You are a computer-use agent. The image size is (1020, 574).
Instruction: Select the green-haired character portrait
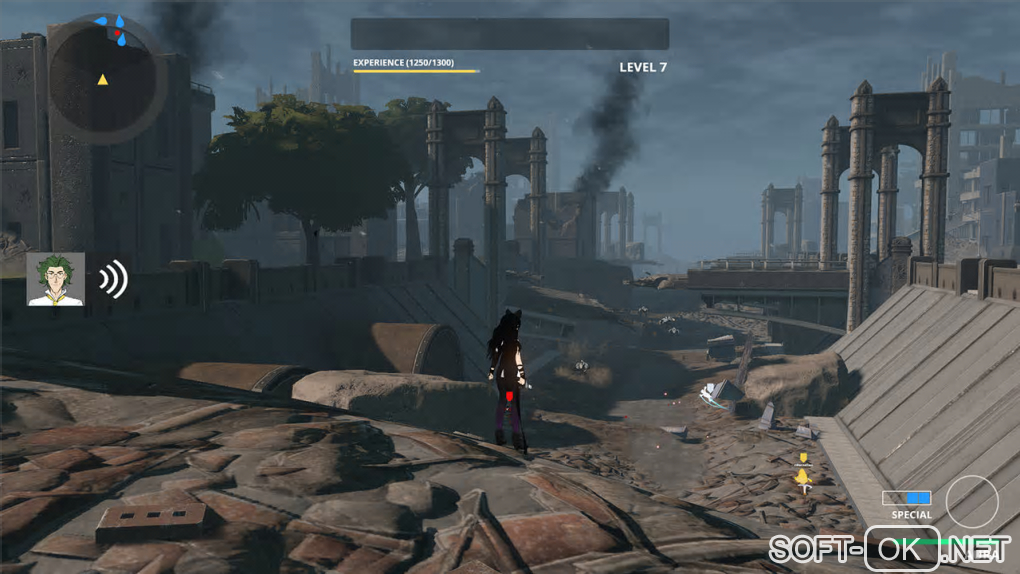56,279
